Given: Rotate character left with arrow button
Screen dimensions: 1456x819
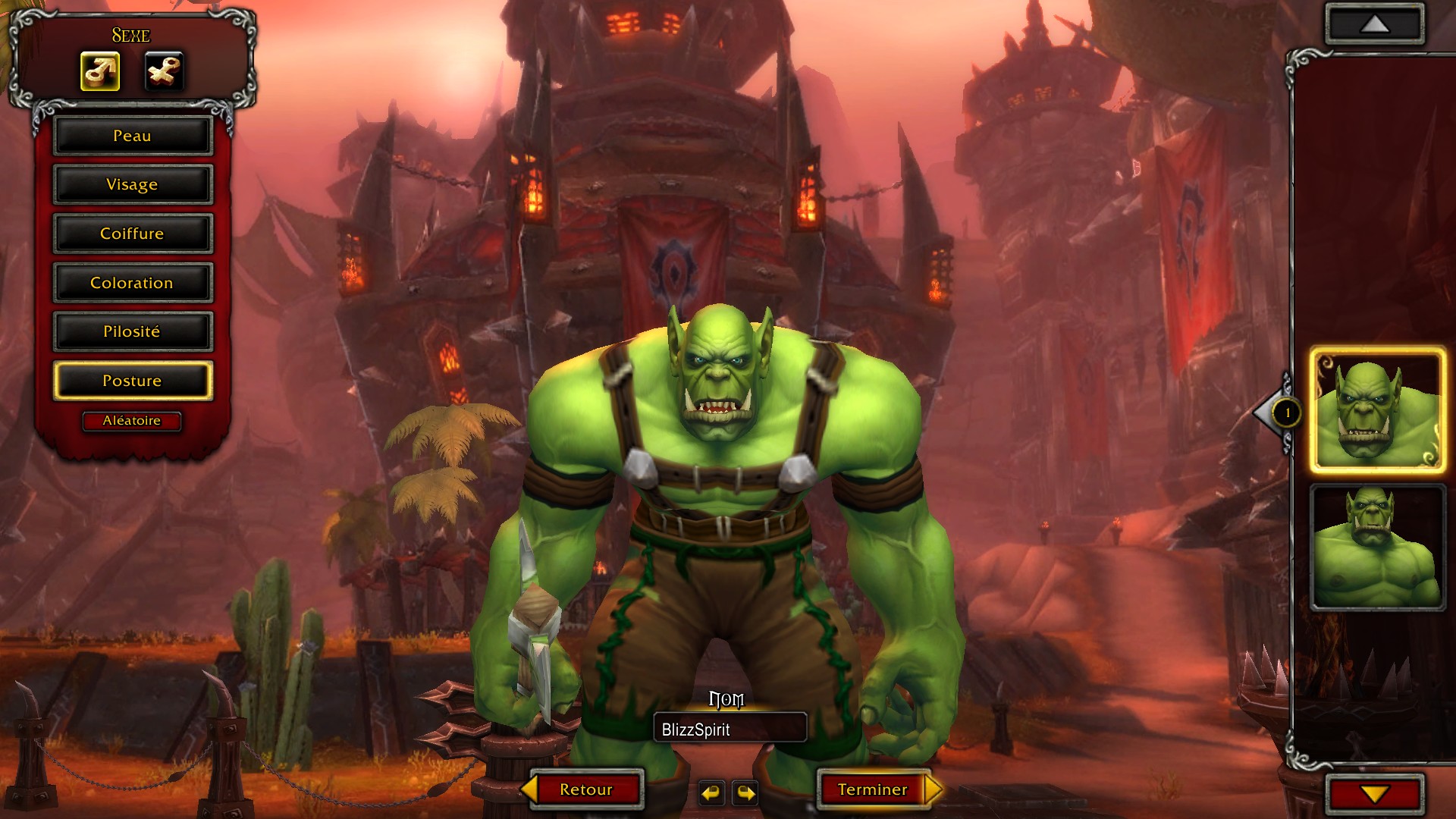Looking at the screenshot, I should pyautogui.click(x=711, y=793).
